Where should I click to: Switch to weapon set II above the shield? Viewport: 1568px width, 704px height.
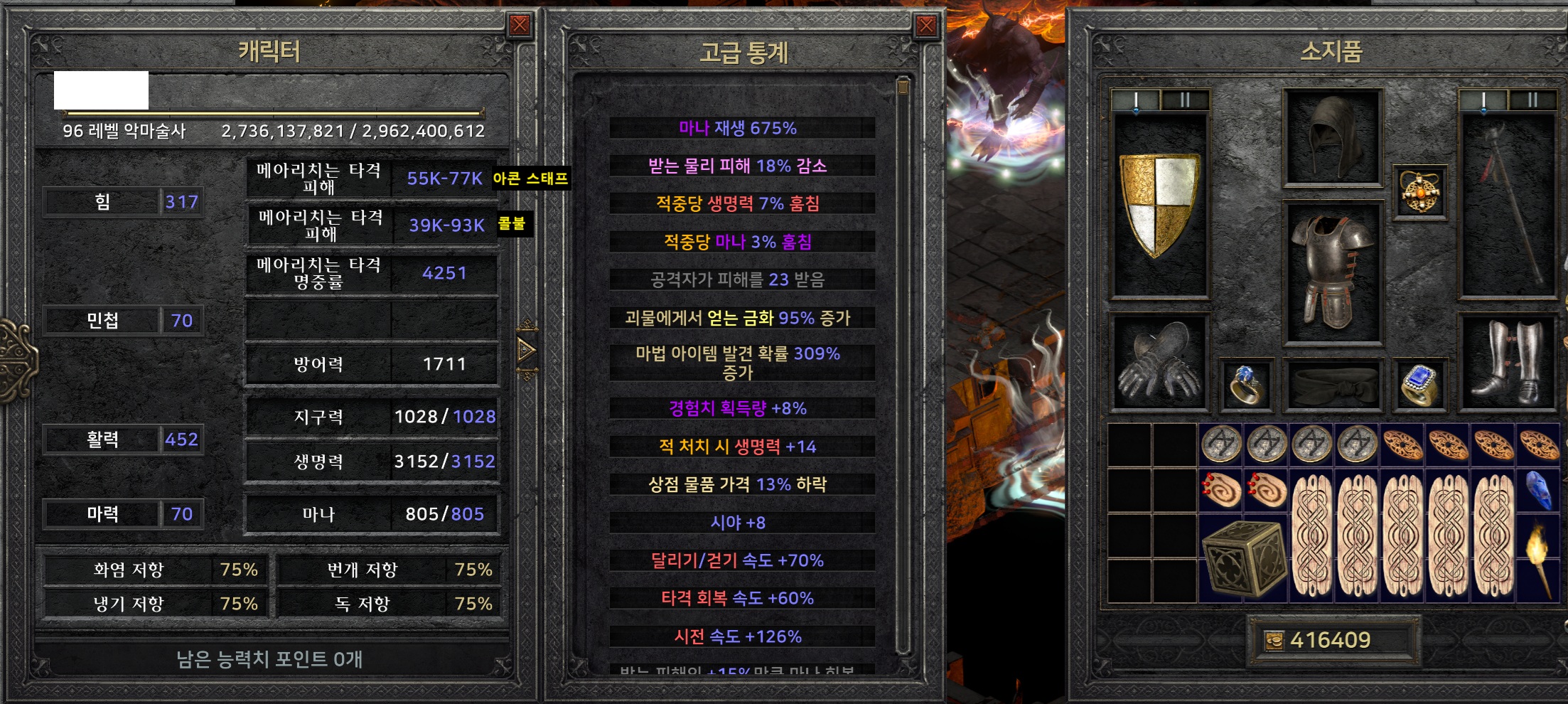(1185, 100)
